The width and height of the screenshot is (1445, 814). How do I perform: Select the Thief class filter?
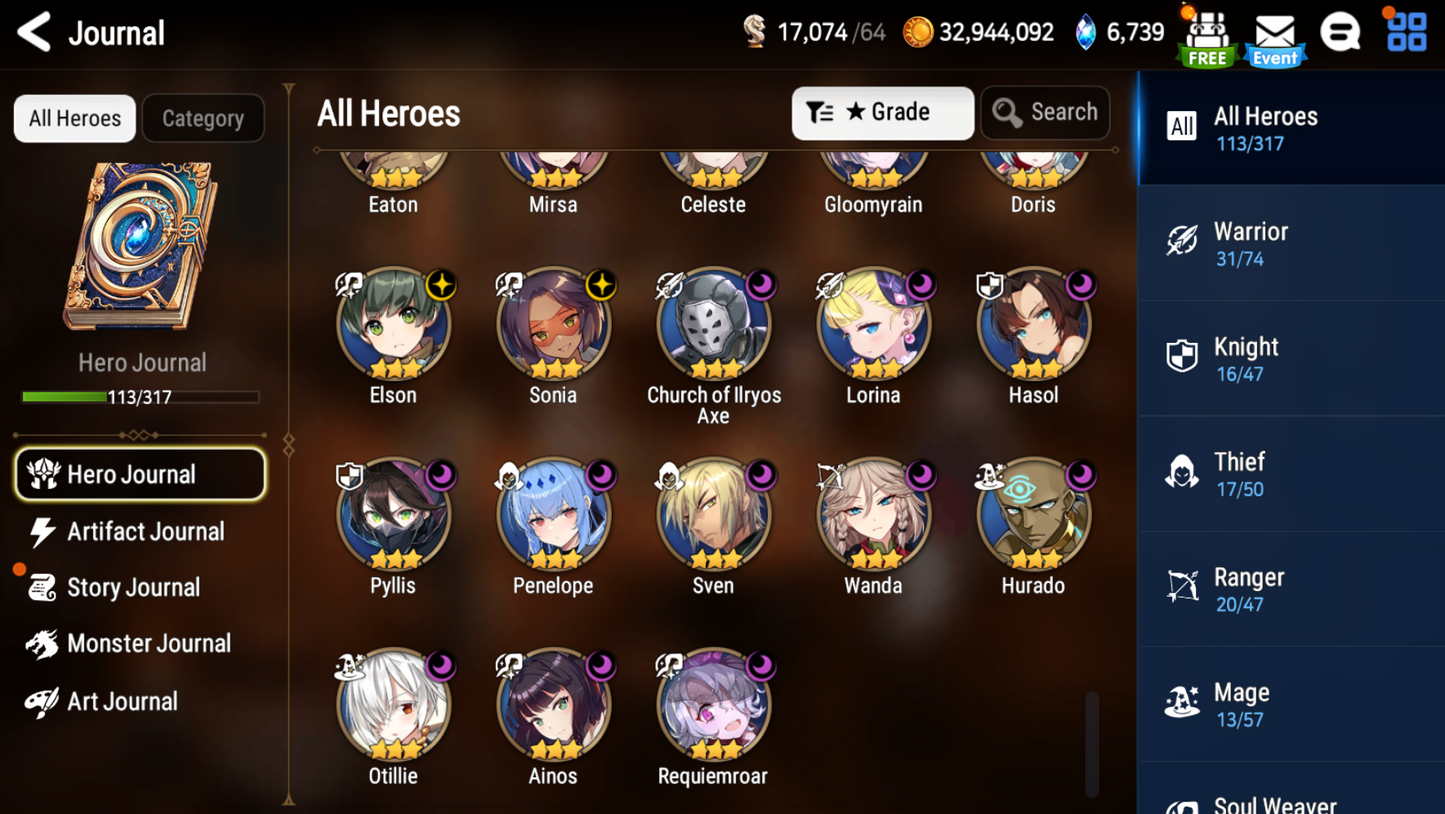tap(1290, 472)
